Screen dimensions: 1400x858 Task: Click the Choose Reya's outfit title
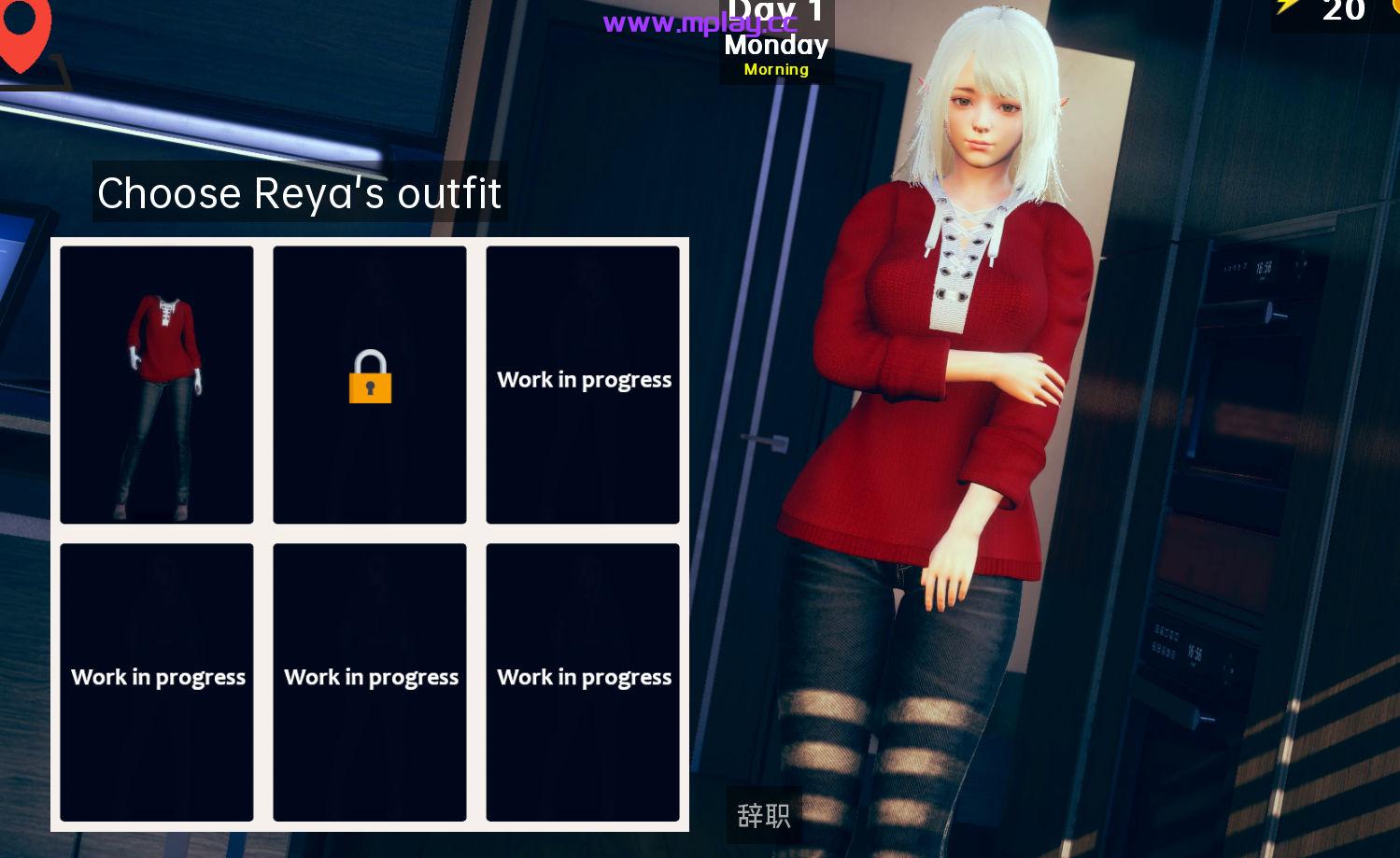pyautogui.click(x=300, y=193)
